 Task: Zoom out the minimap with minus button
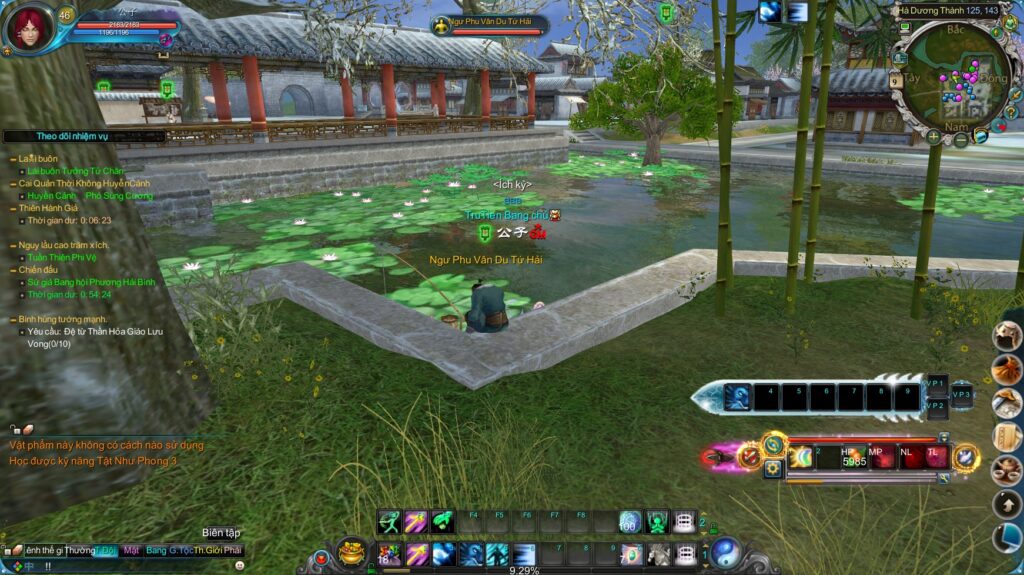click(x=960, y=140)
